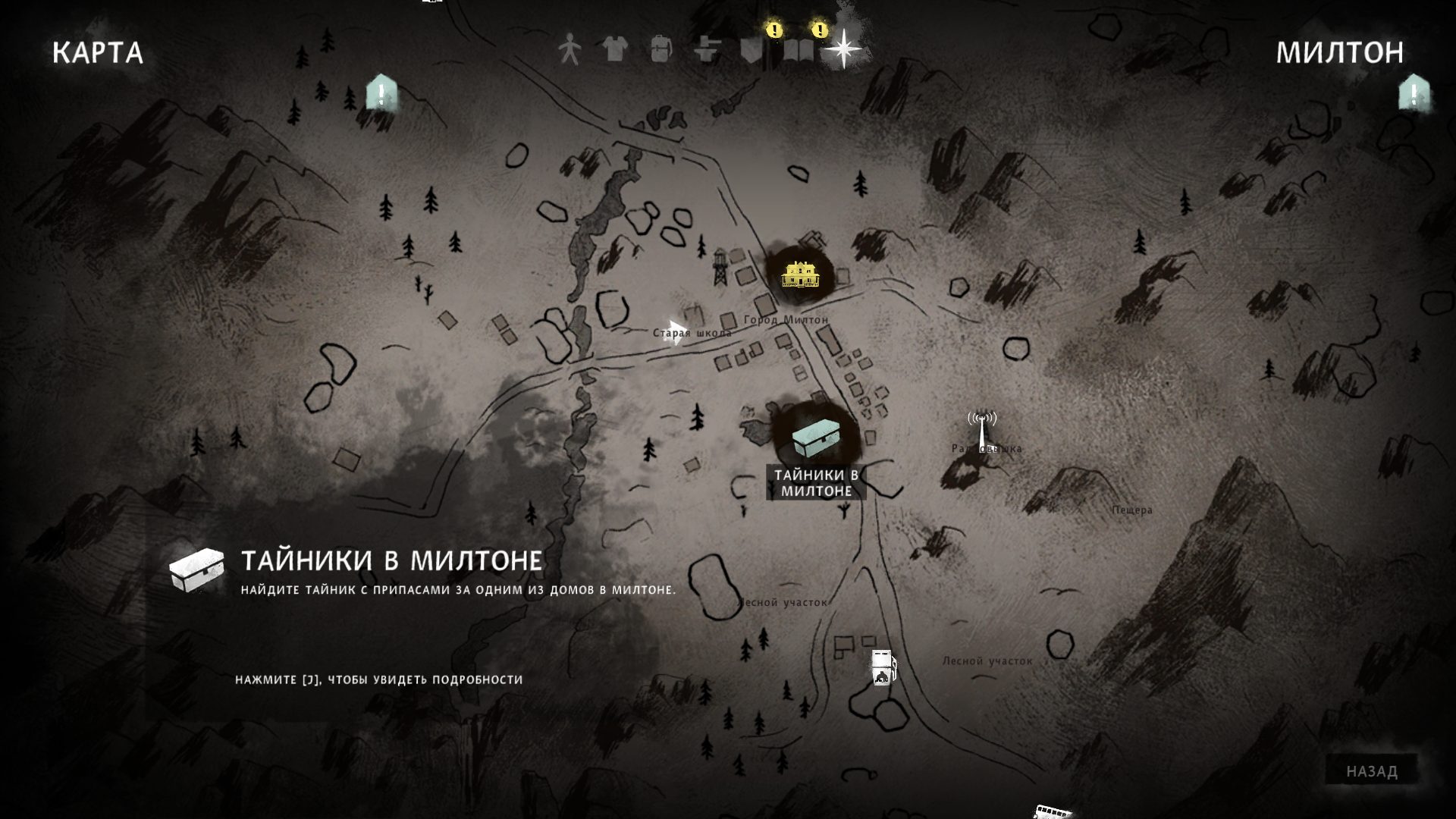Open the survivor status tab
Screen dimensions: 1456x819
pos(569,51)
